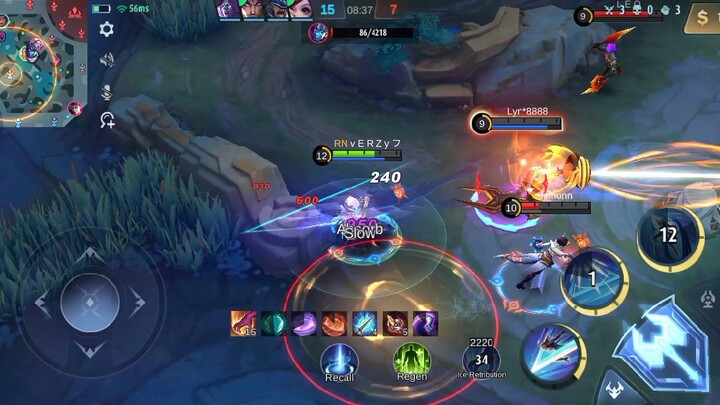Open the gear settings menu
Image resolution: width=720 pixels, height=405 pixels.
(106, 30)
